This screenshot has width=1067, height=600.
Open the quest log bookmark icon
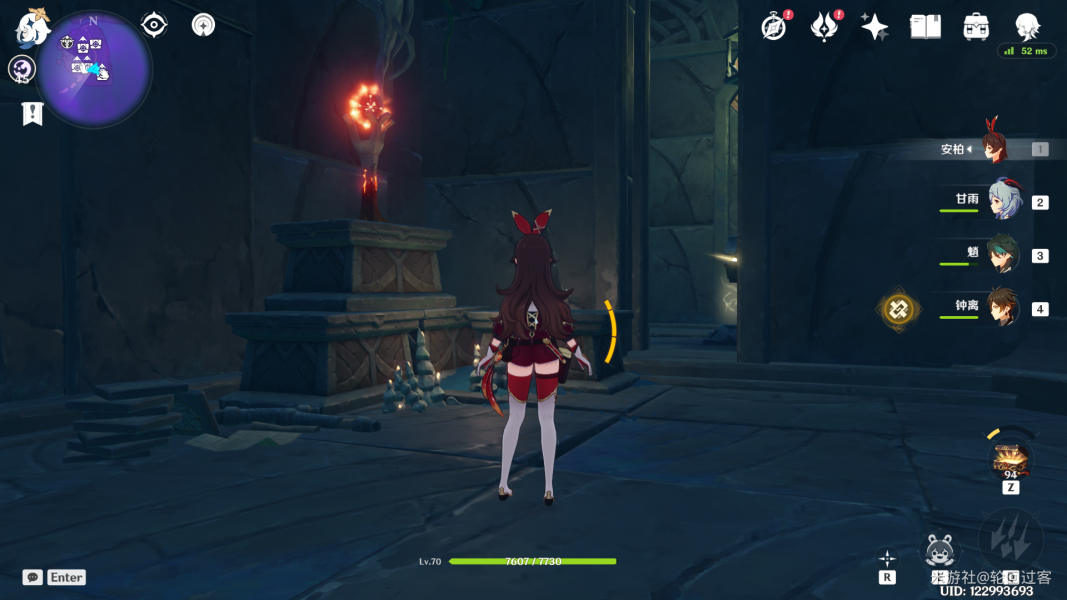tap(32, 114)
